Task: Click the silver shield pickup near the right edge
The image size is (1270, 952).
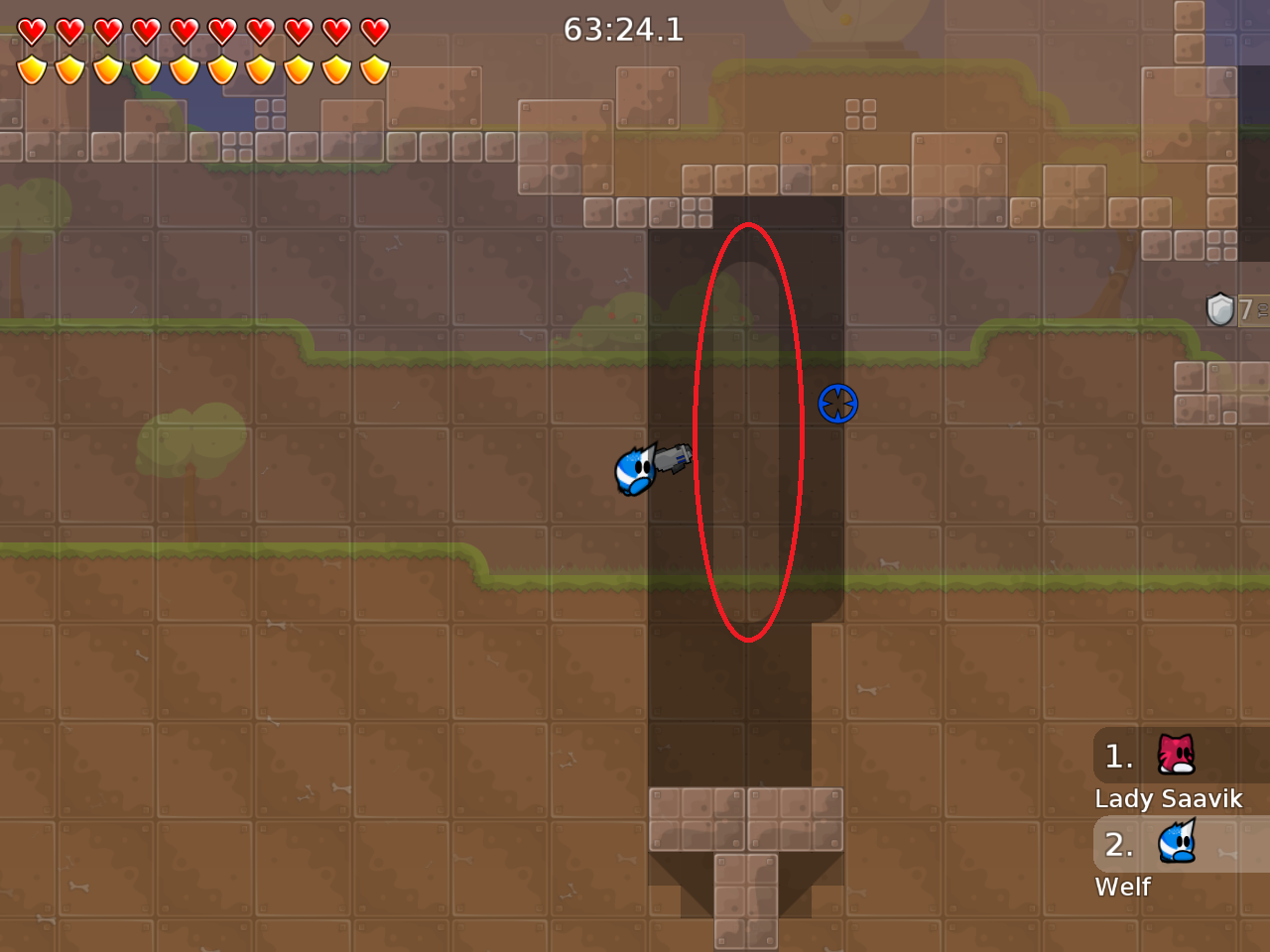Action: (x=1219, y=309)
